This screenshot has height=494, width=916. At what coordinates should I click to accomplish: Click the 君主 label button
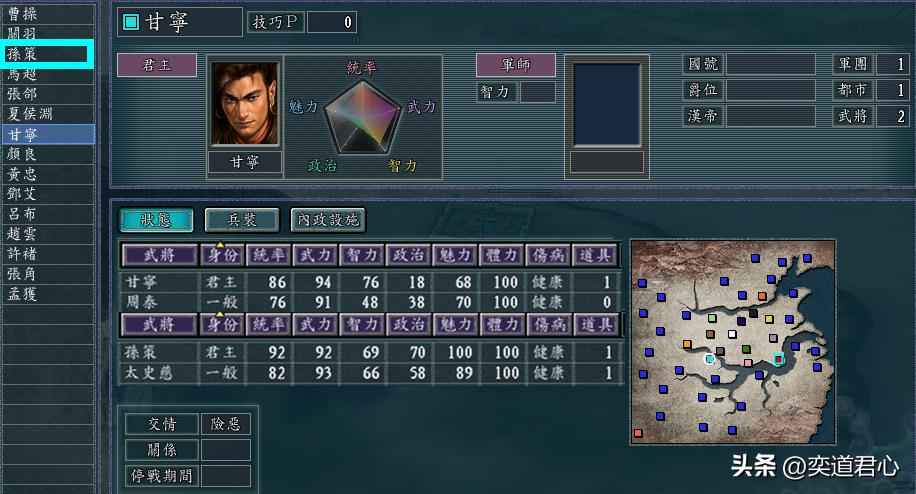point(157,65)
